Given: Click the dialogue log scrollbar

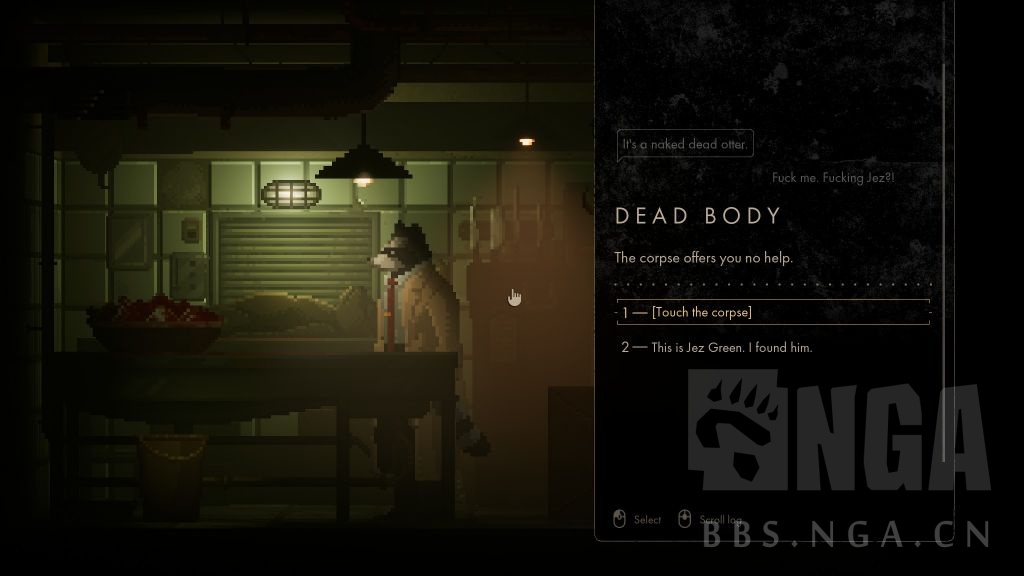Looking at the screenshot, I should tap(944, 260).
